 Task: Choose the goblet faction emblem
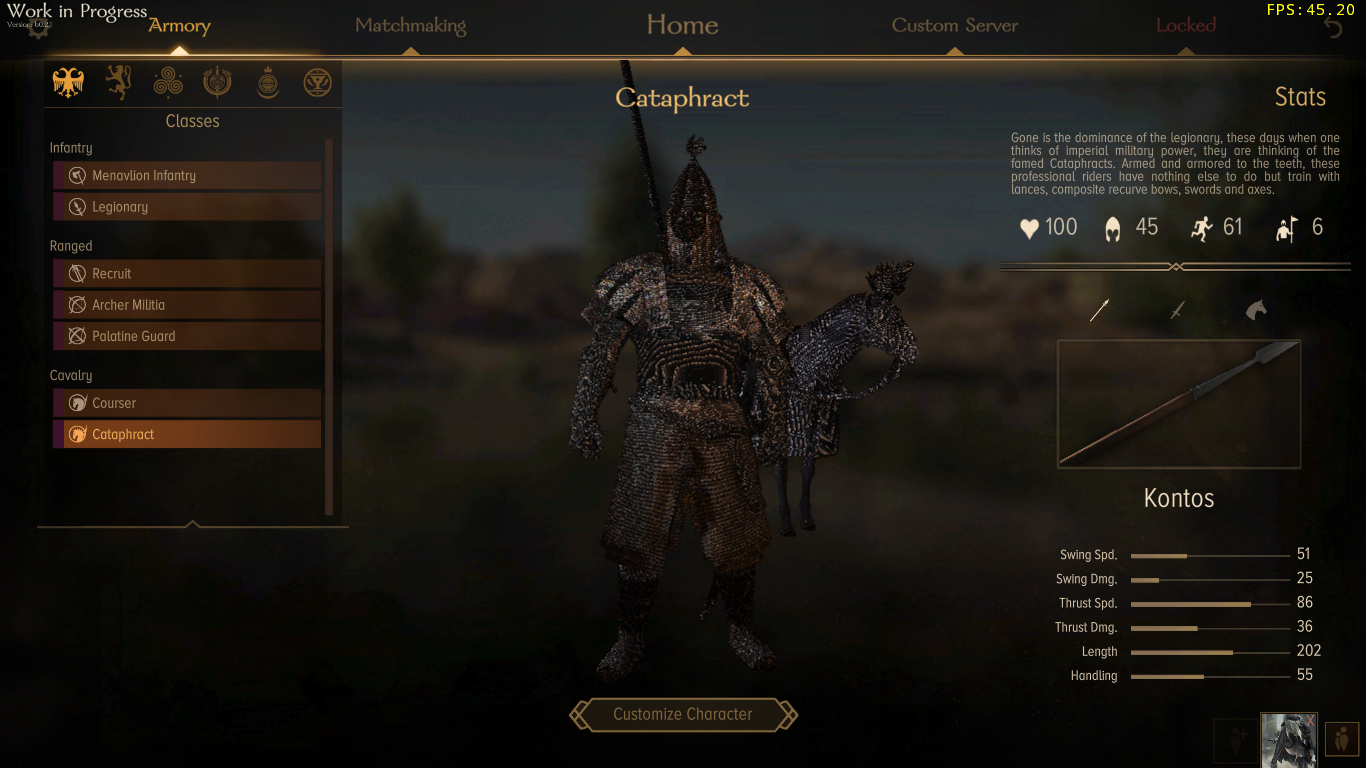pos(317,83)
